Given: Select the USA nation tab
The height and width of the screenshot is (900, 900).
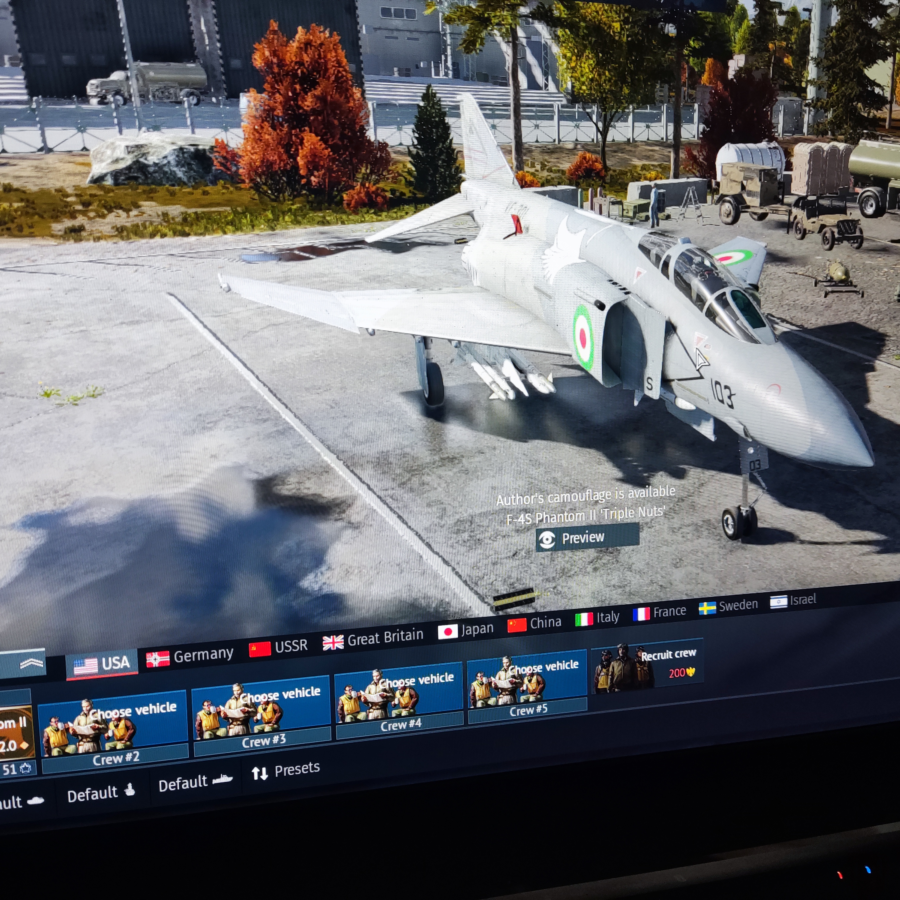Looking at the screenshot, I should 102,664.
